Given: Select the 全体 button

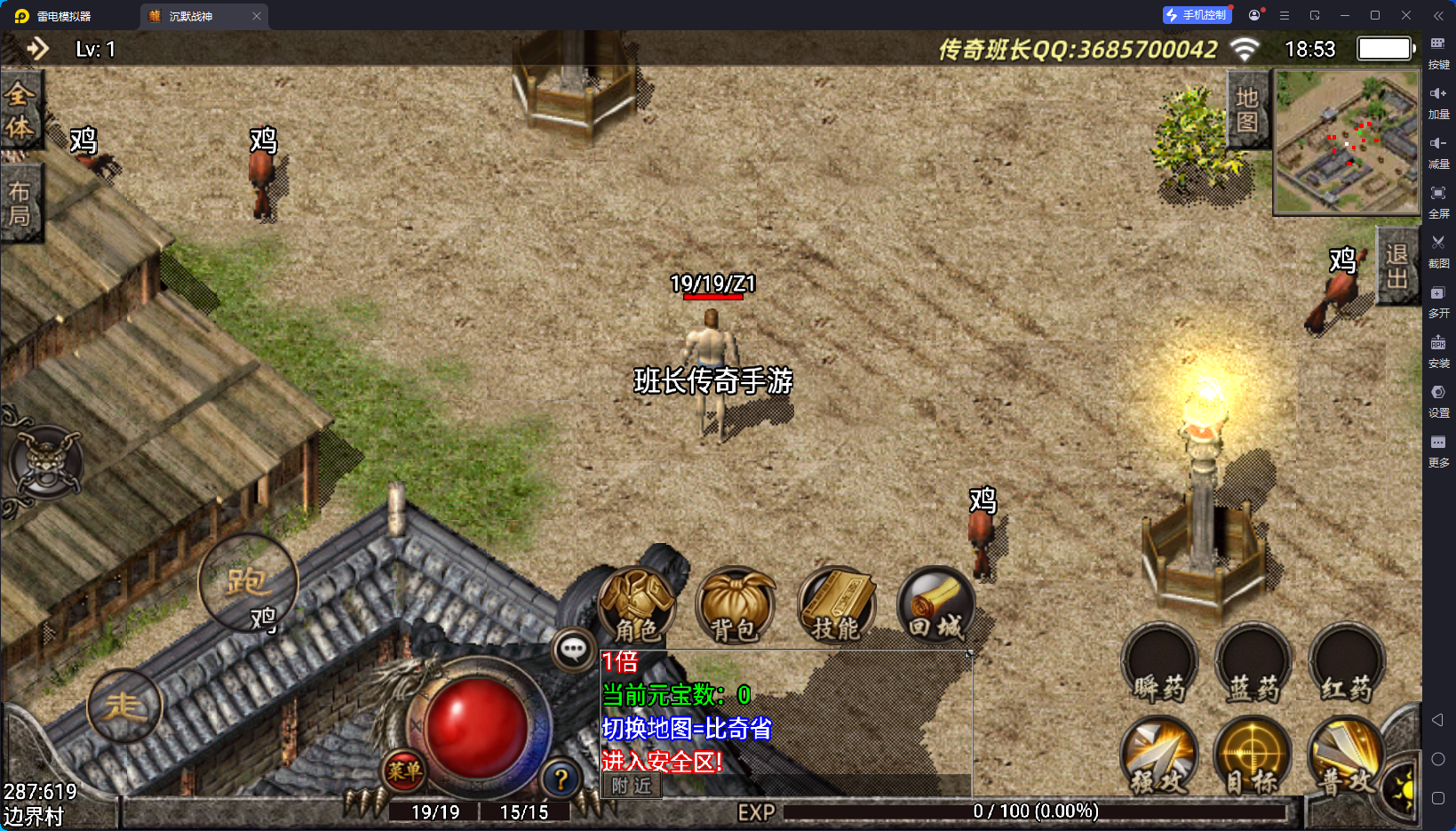Looking at the screenshot, I should point(20,112).
